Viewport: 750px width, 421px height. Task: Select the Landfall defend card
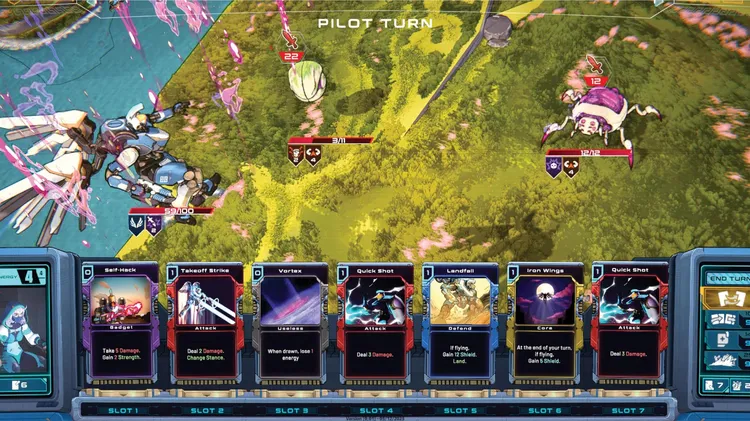460,322
